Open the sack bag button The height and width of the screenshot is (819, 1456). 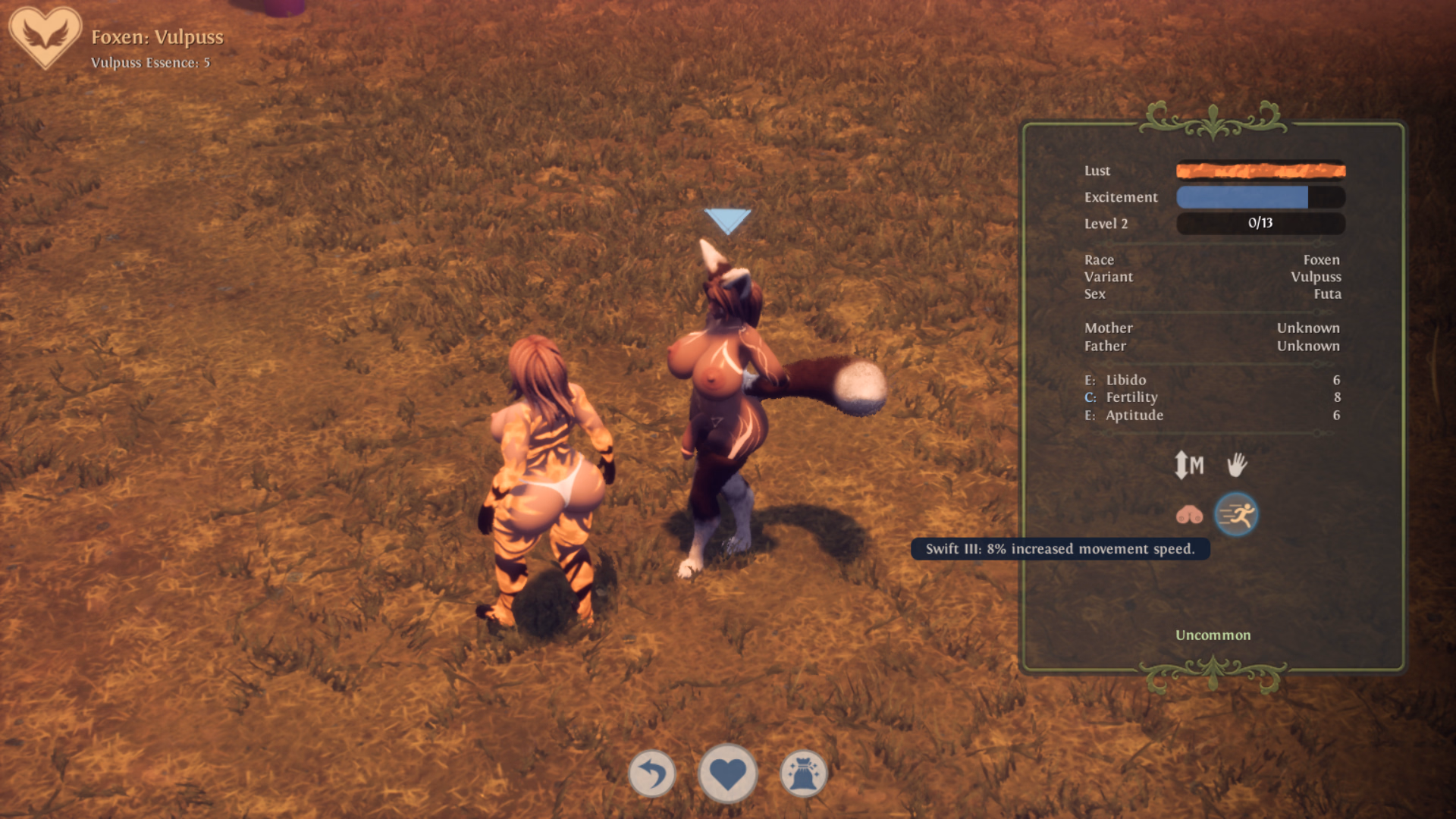coord(803,774)
